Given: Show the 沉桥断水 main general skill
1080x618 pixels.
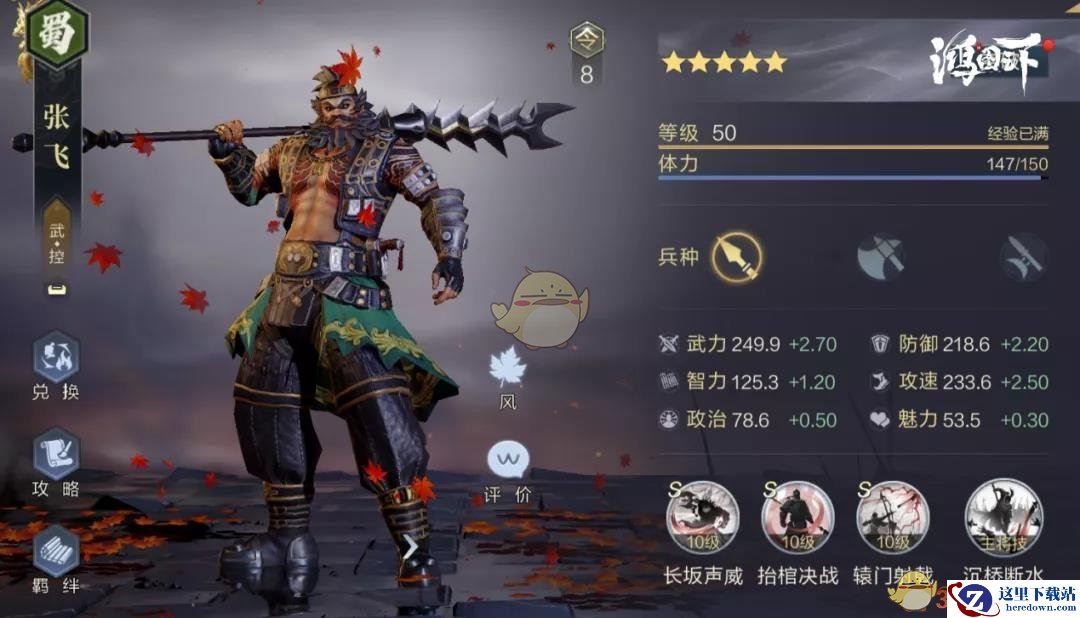Looking at the screenshot, I should pos(1003,518).
